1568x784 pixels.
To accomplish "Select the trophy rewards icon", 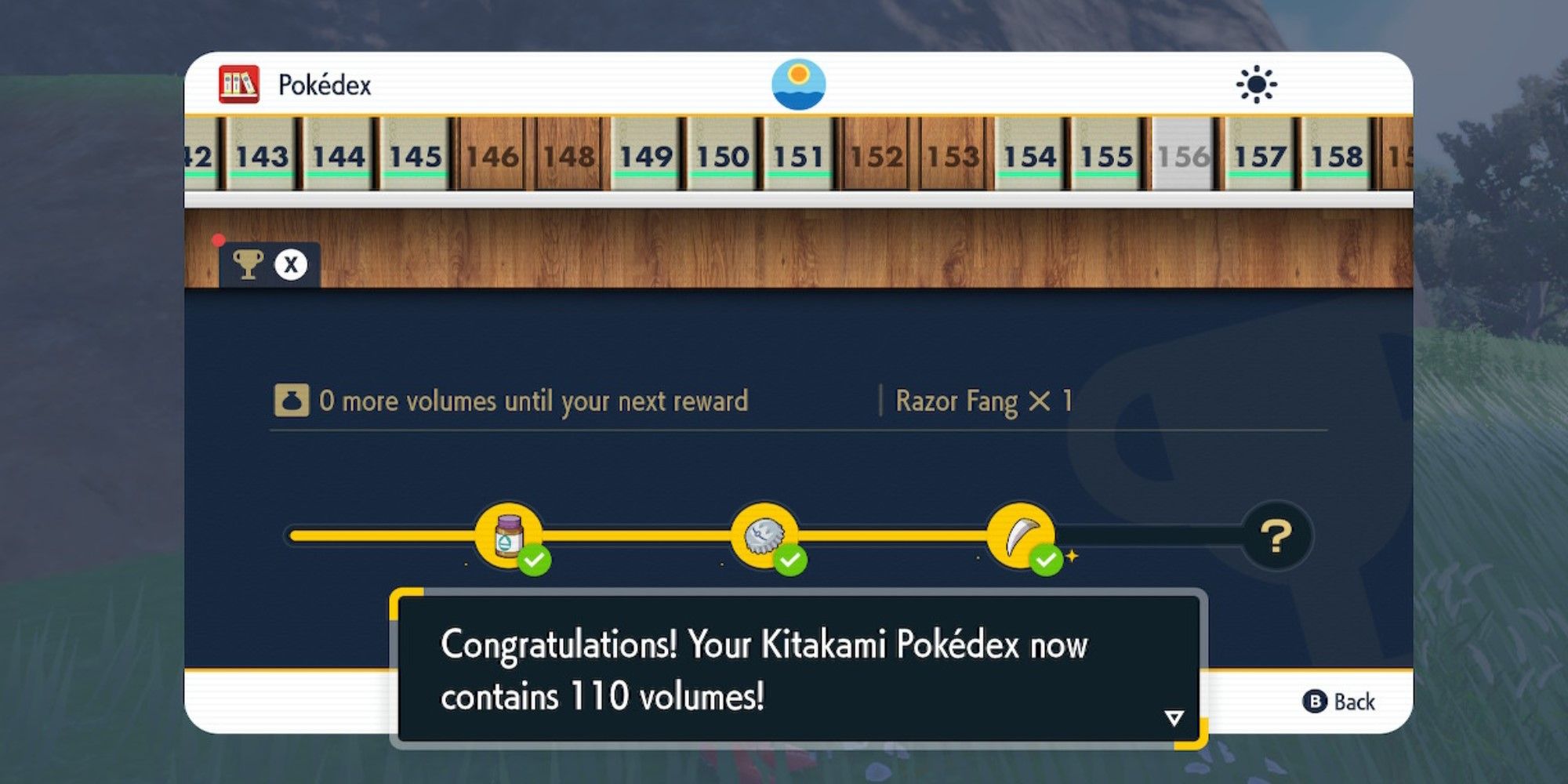I will click(249, 264).
